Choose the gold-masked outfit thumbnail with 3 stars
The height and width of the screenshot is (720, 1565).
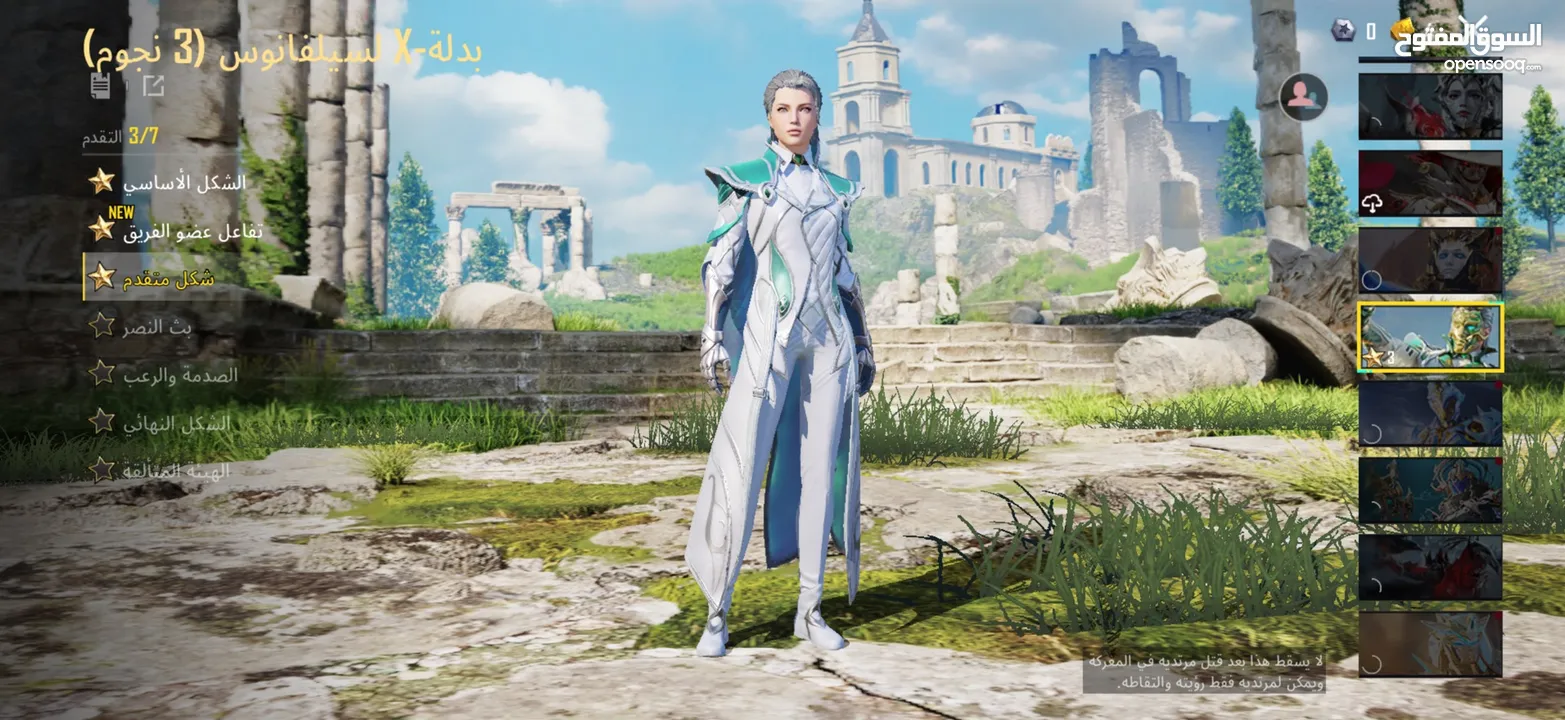[1430, 337]
